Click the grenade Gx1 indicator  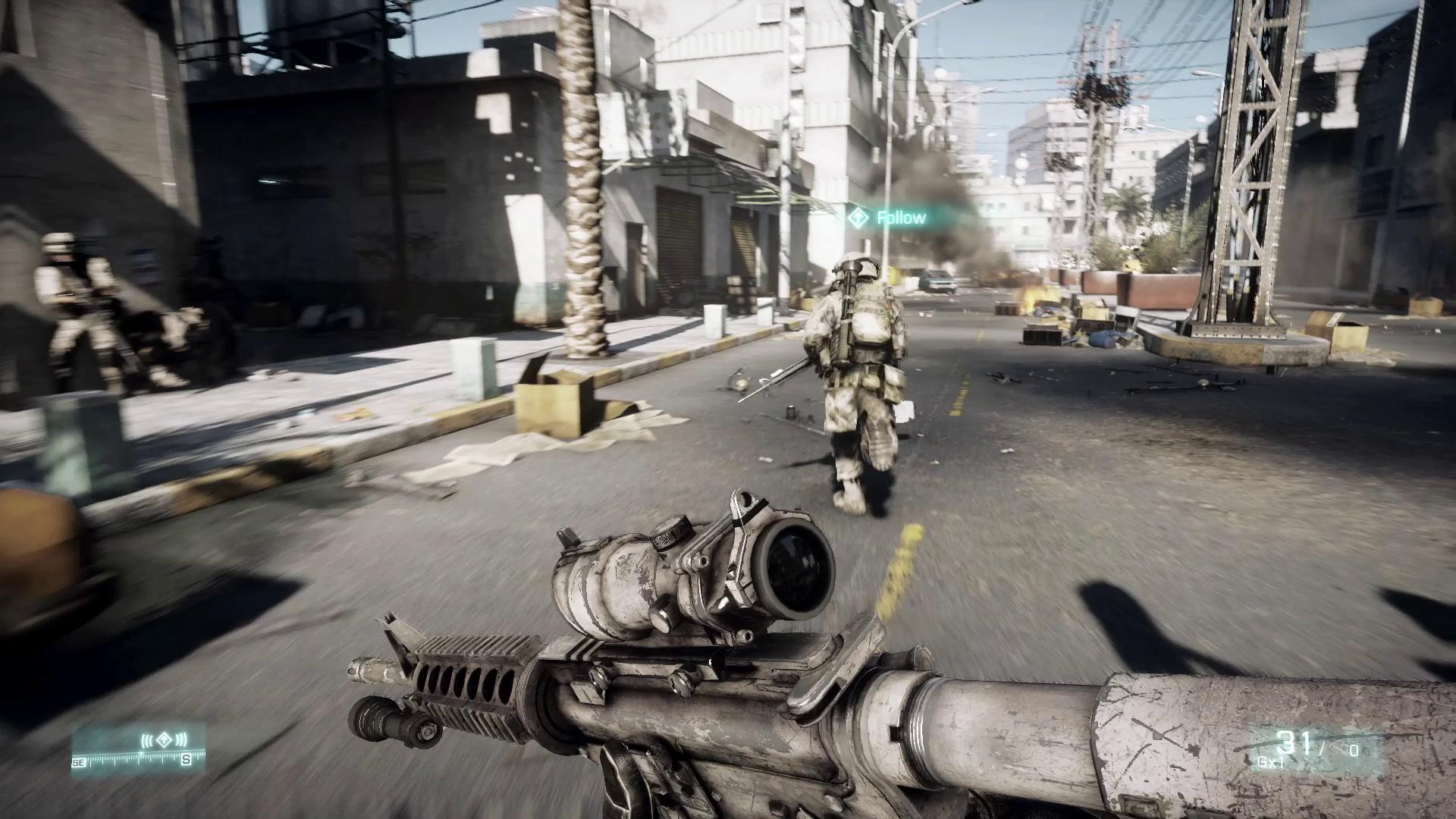[x=1272, y=762]
